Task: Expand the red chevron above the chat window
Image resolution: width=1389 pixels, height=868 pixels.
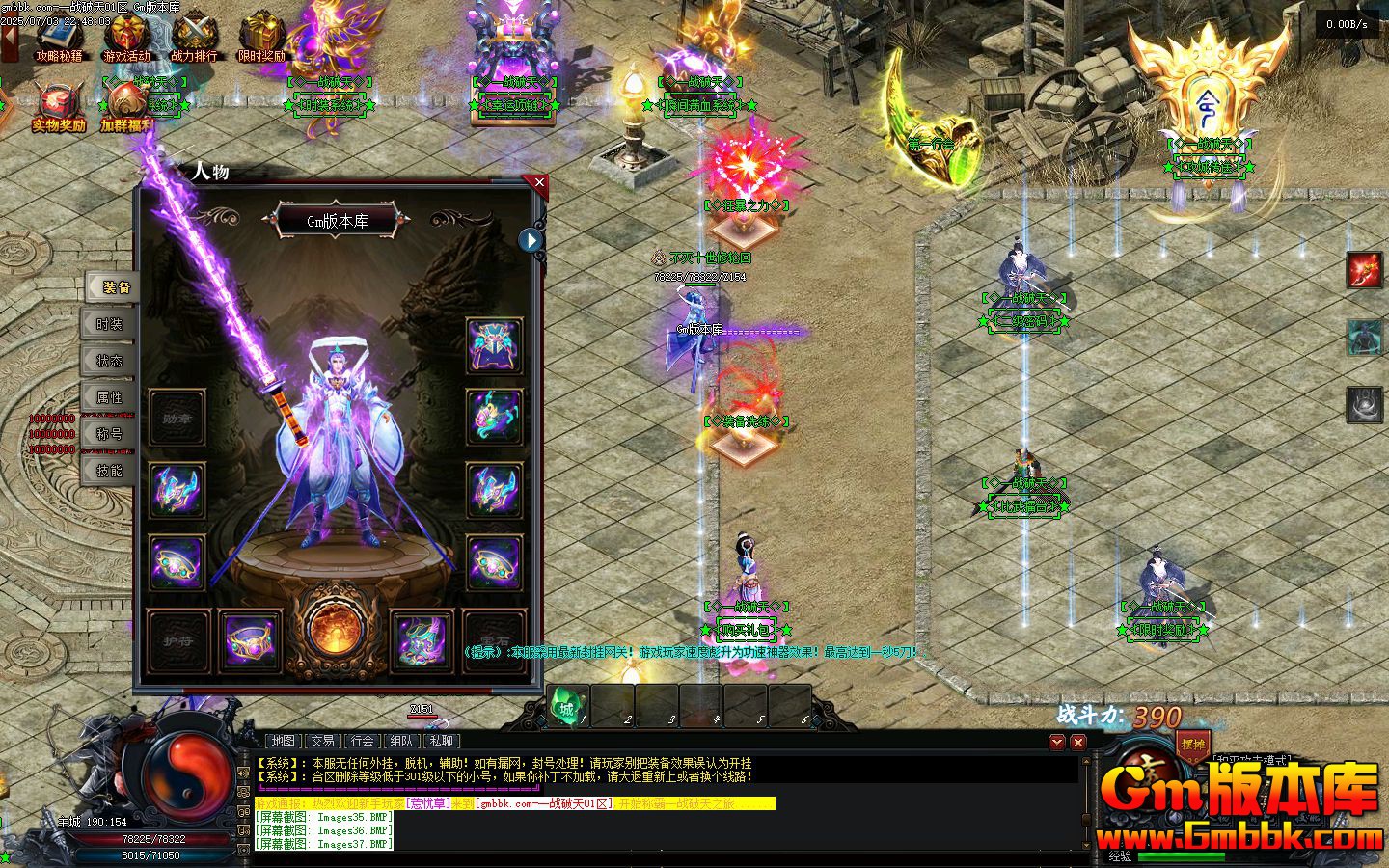Action: tap(1057, 742)
